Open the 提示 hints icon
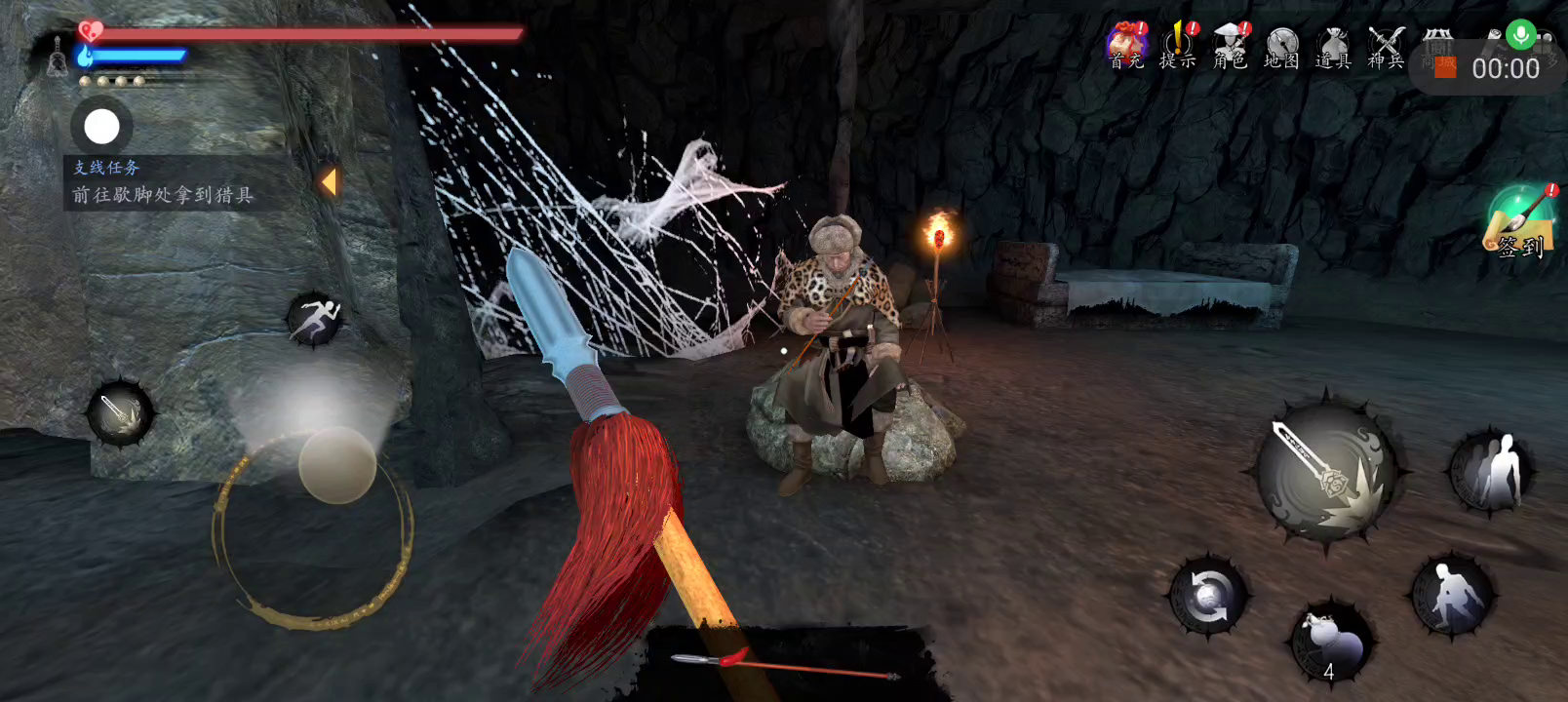 click(x=1178, y=46)
